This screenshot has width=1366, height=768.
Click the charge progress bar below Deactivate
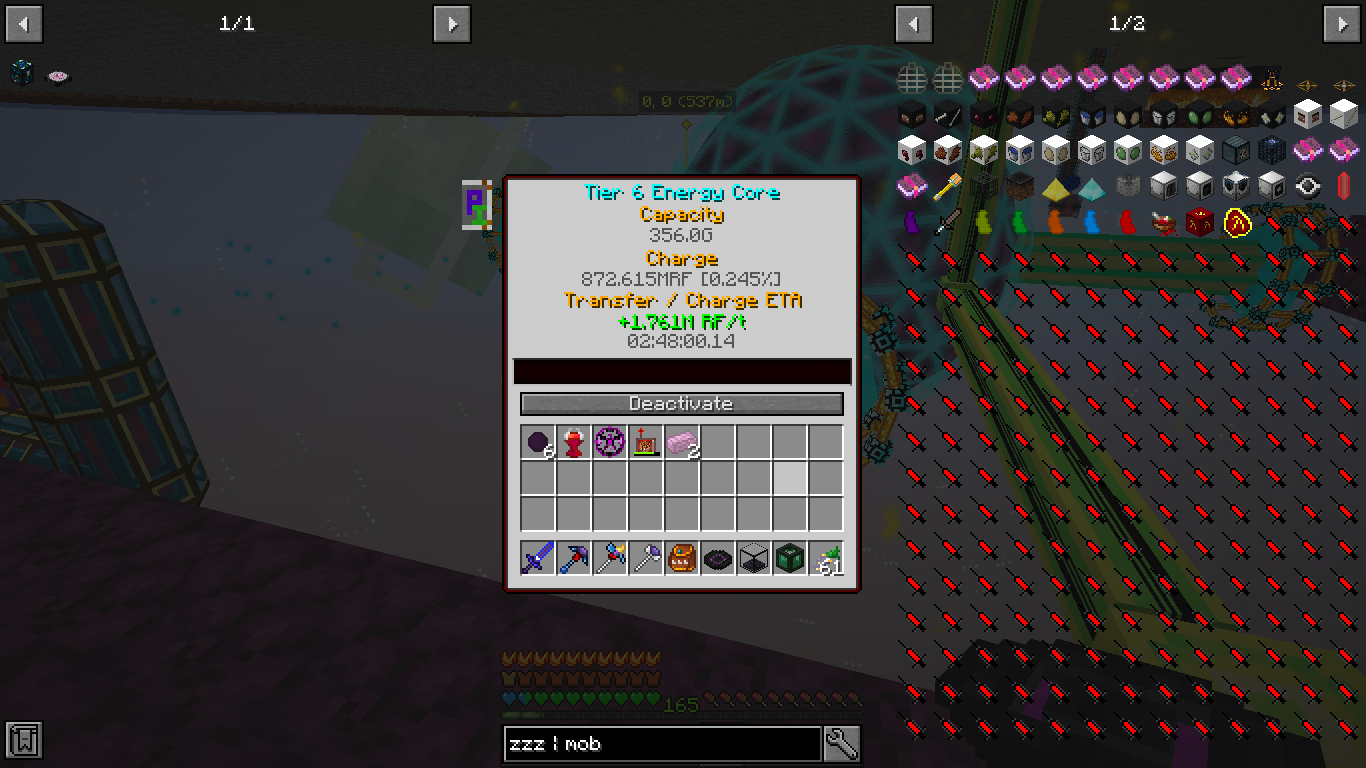pyautogui.click(x=681, y=371)
